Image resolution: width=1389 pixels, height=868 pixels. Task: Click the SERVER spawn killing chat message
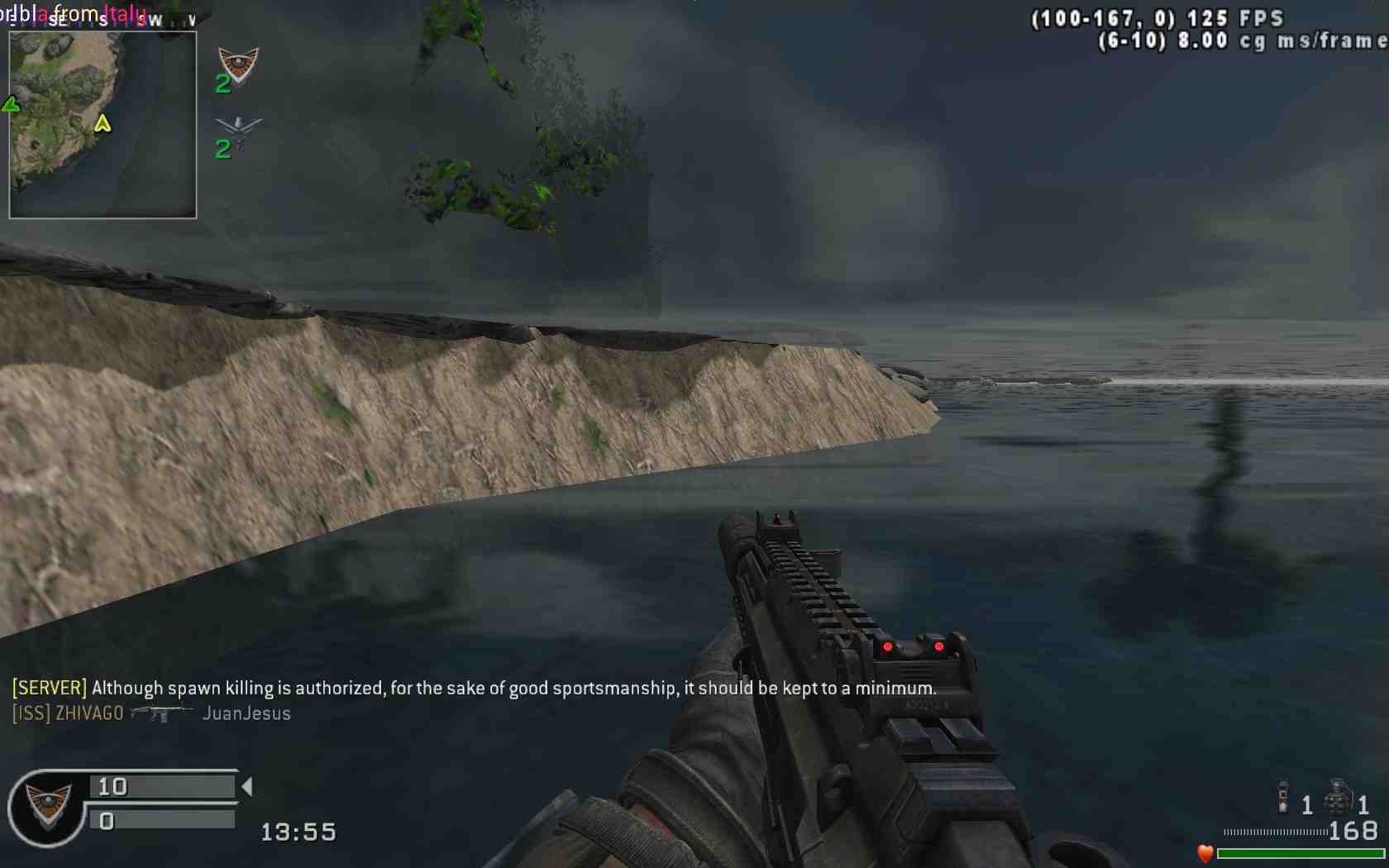pos(474,688)
